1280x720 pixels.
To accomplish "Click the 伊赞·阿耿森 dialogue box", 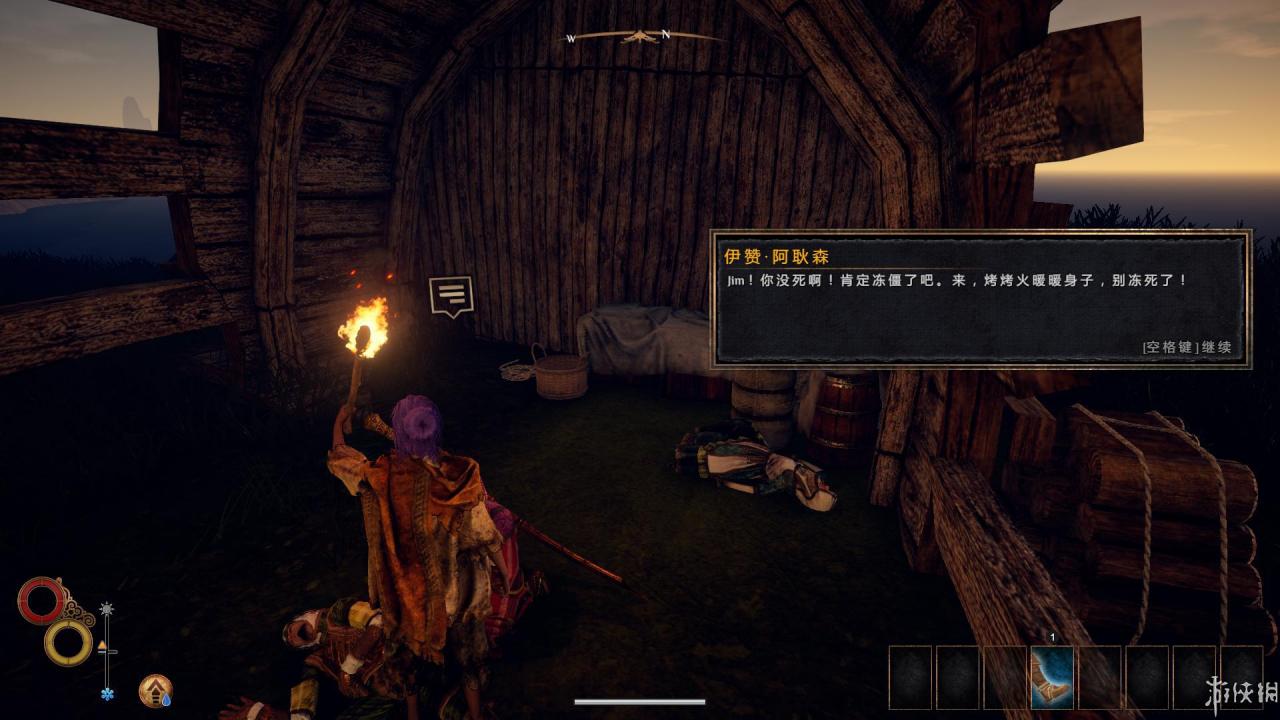I will coord(980,300).
